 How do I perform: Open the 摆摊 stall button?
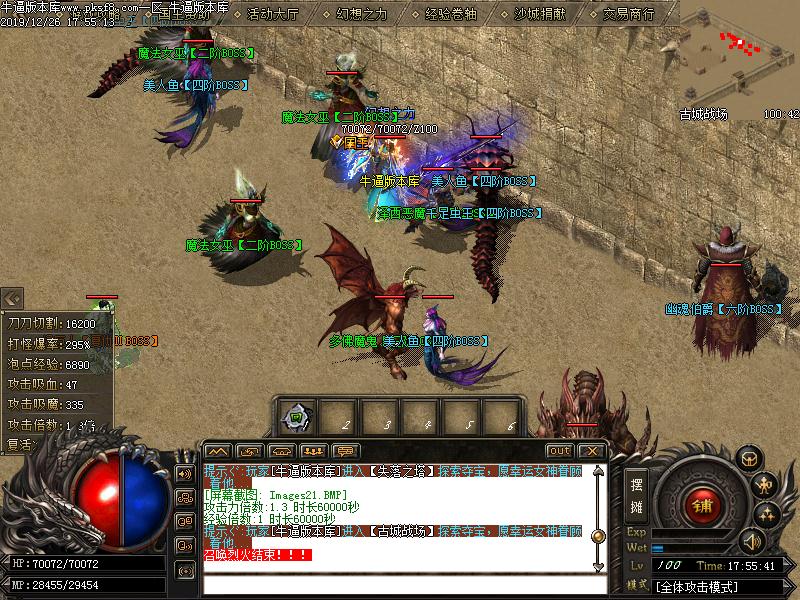click(637, 494)
